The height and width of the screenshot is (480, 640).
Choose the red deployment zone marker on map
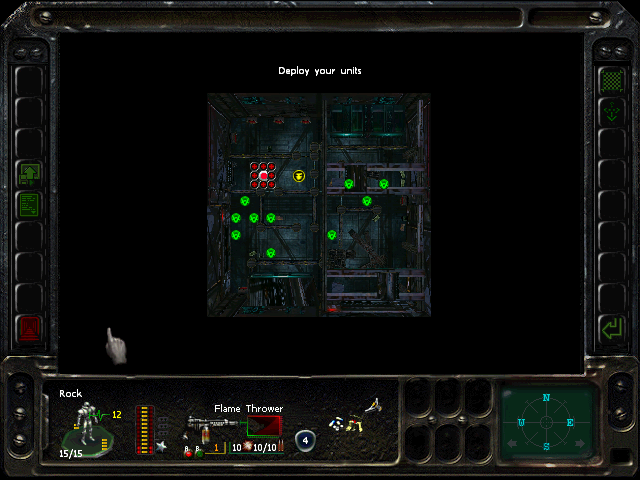pyautogui.click(x=263, y=176)
